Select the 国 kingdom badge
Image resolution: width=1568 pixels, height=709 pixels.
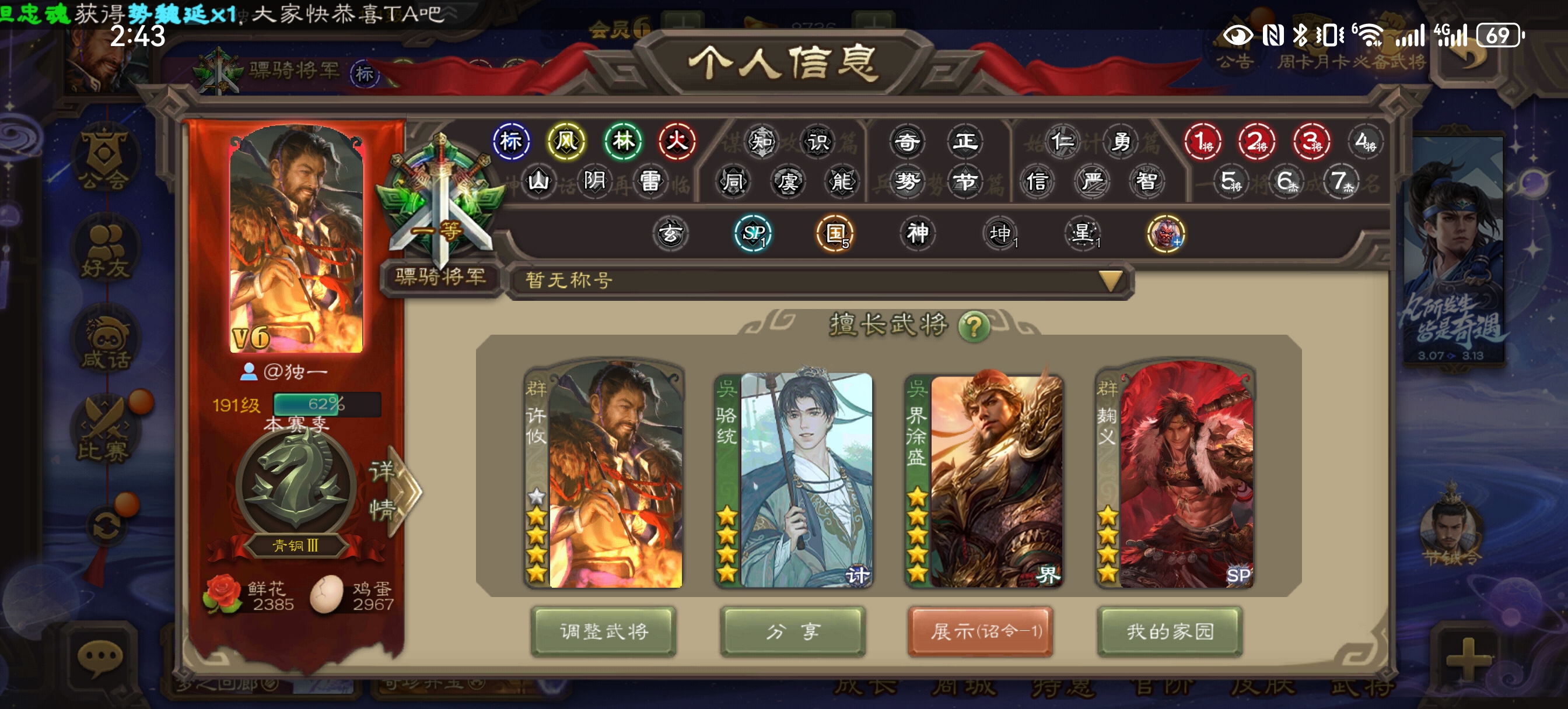[x=835, y=233]
